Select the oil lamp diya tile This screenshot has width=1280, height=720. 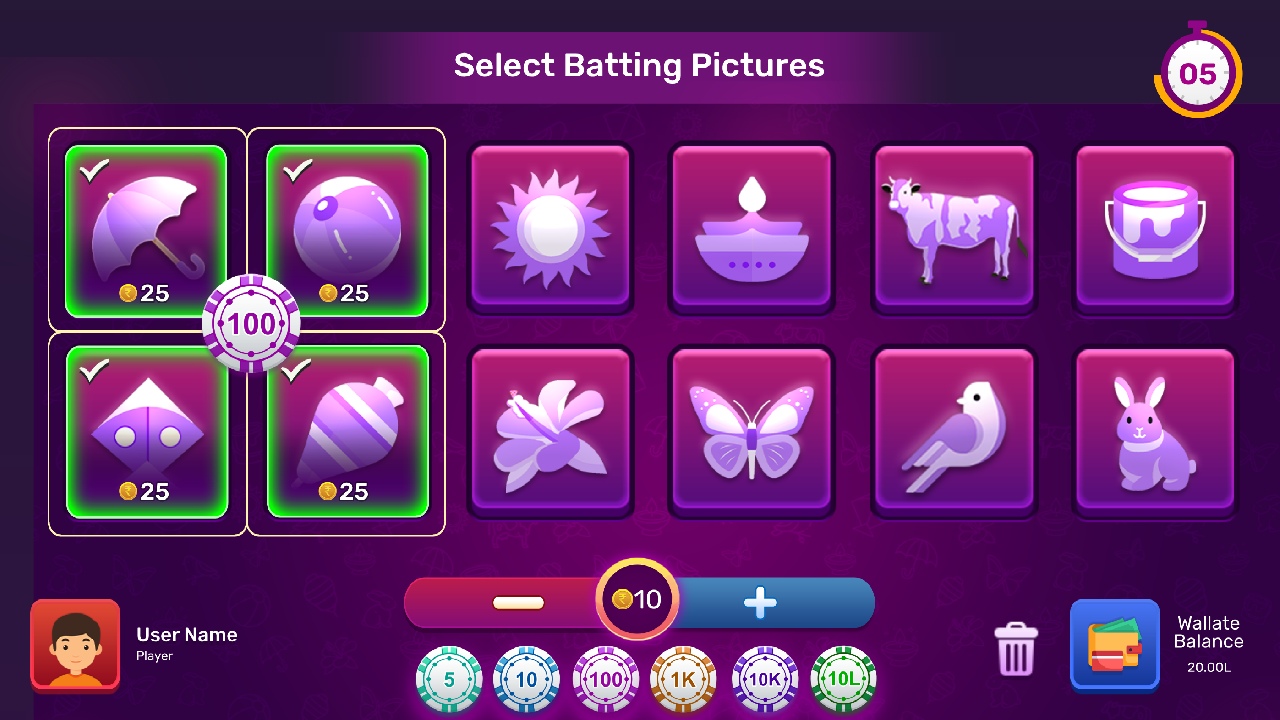point(752,228)
